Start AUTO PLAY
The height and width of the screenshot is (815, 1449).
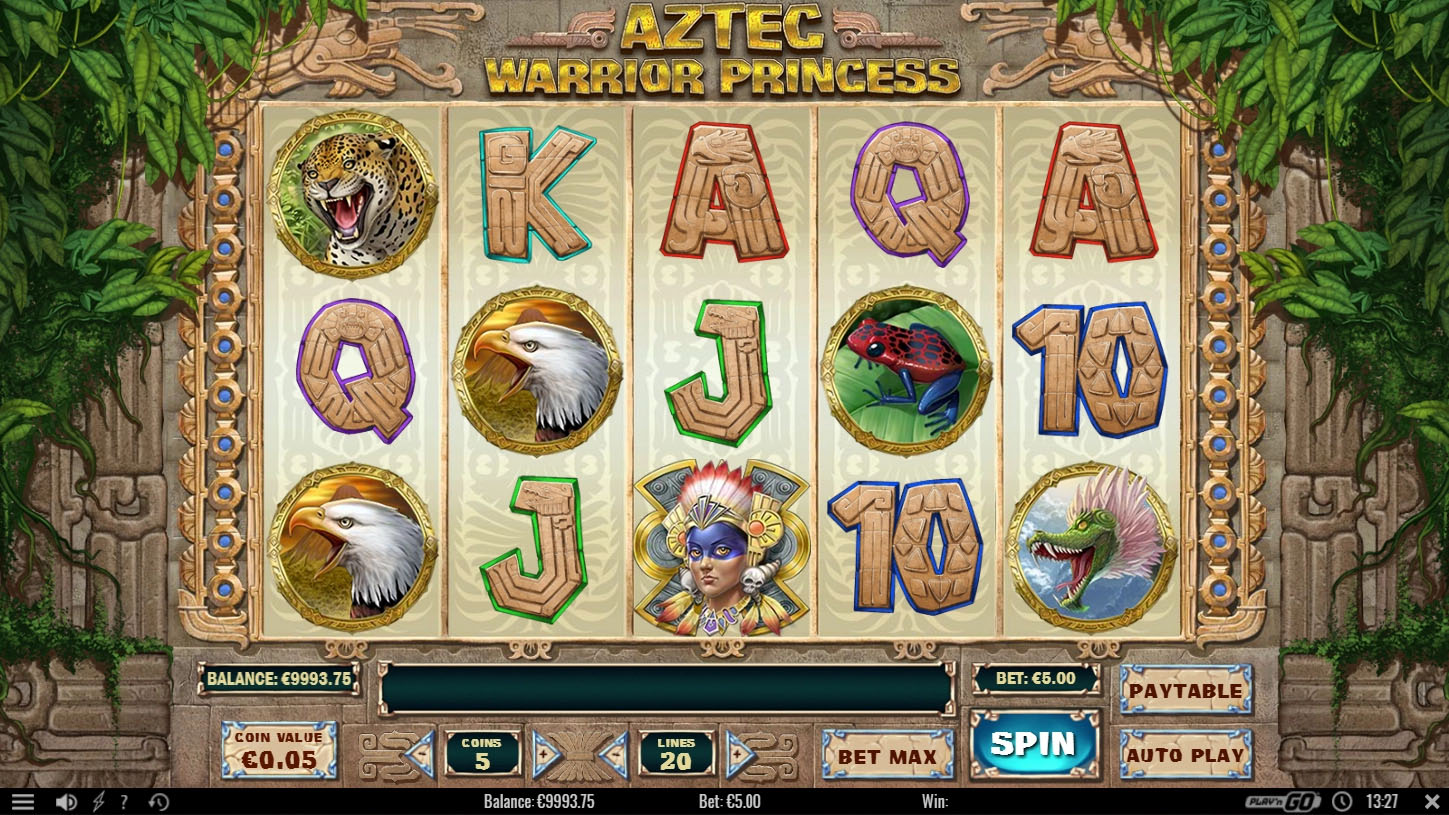coord(1186,756)
